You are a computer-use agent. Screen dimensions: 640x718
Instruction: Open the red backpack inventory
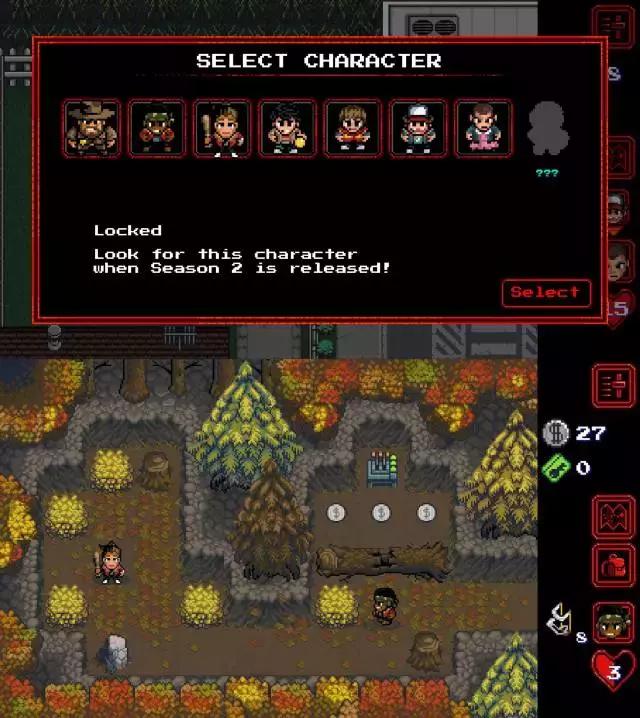click(613, 565)
